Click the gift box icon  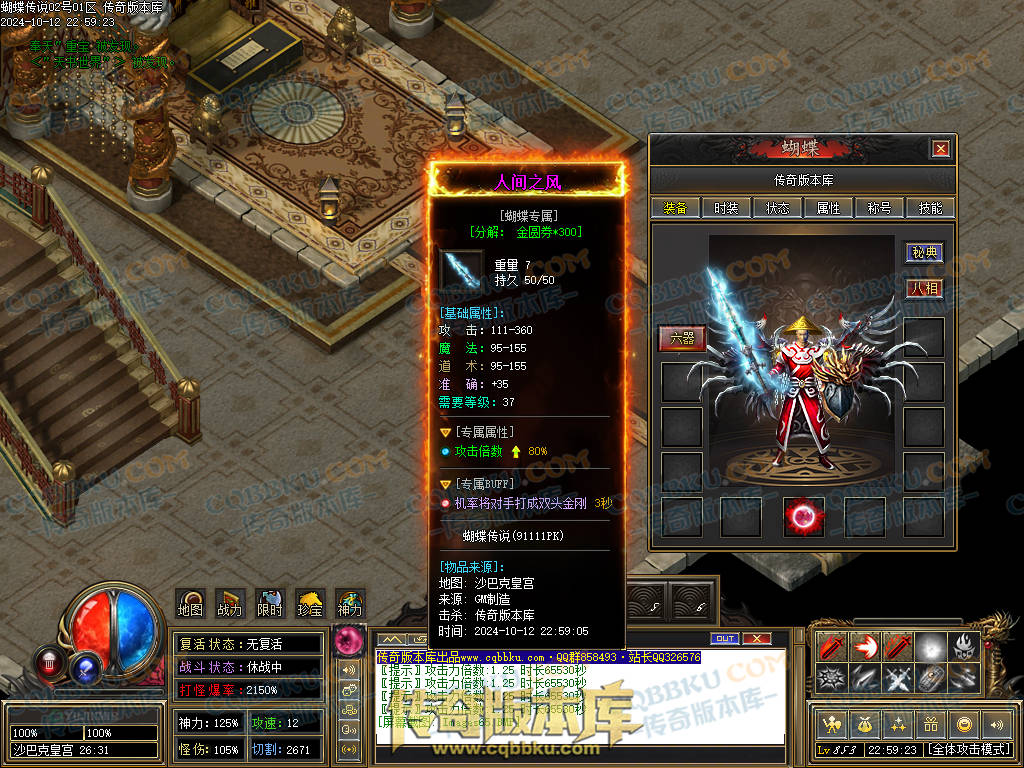point(931,724)
